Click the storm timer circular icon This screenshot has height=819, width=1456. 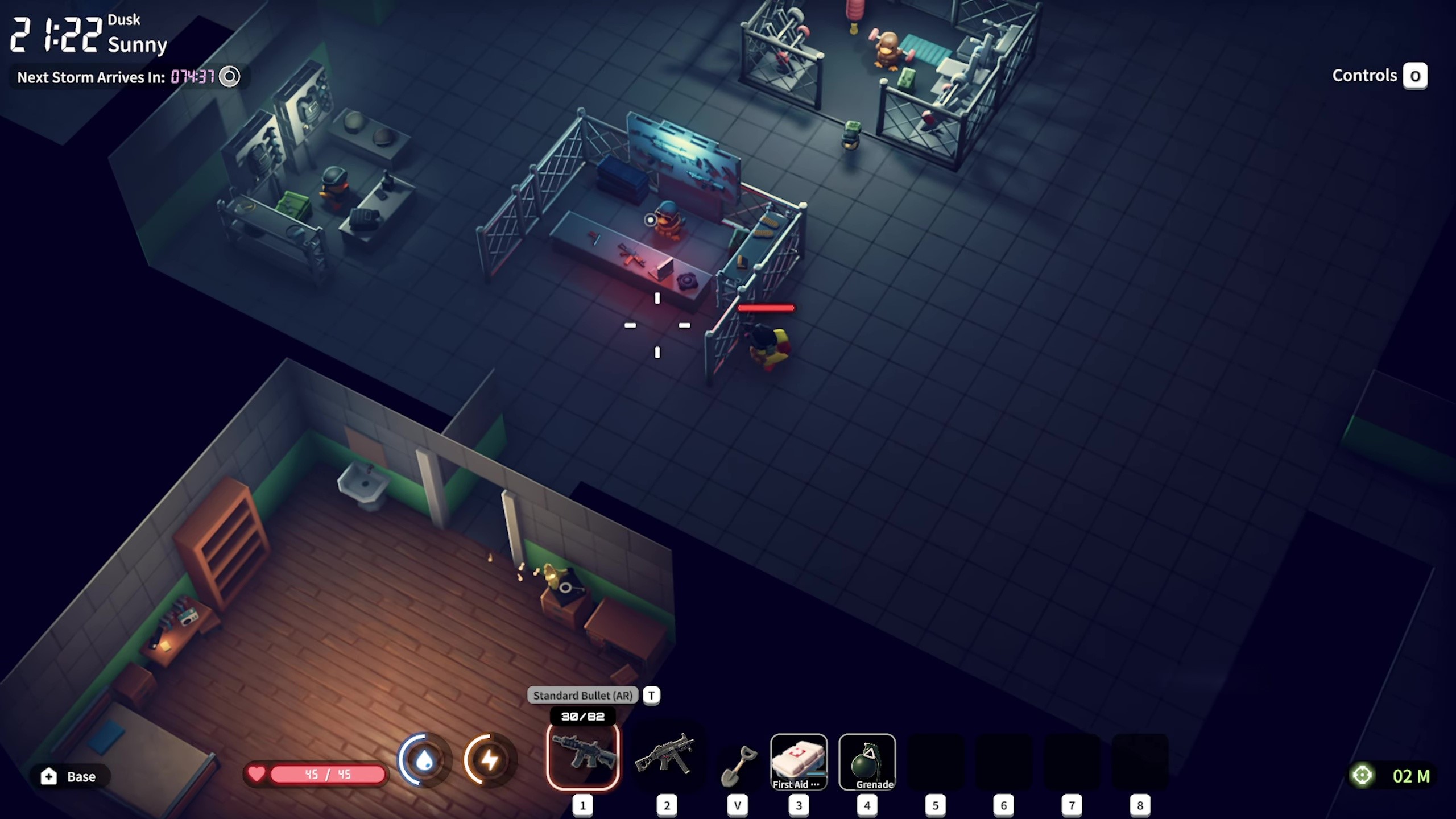pyautogui.click(x=230, y=77)
